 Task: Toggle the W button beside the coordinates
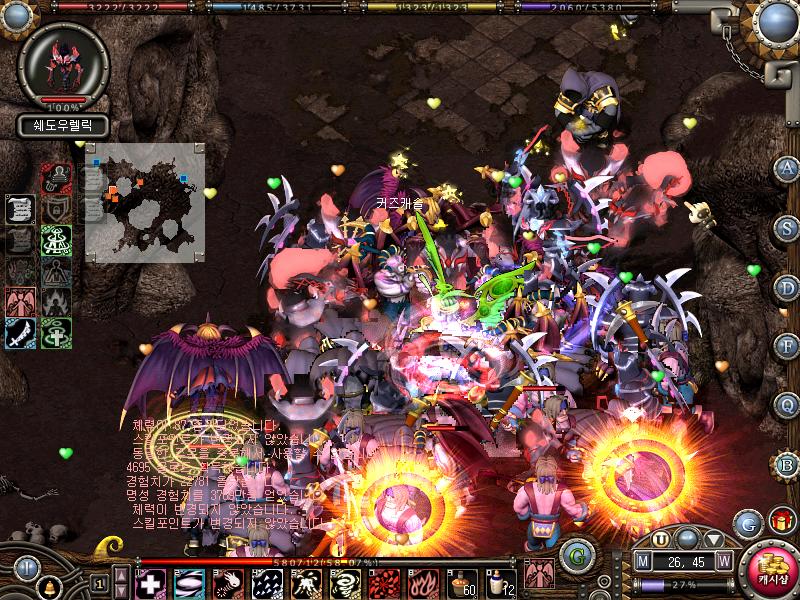pyautogui.click(x=723, y=562)
